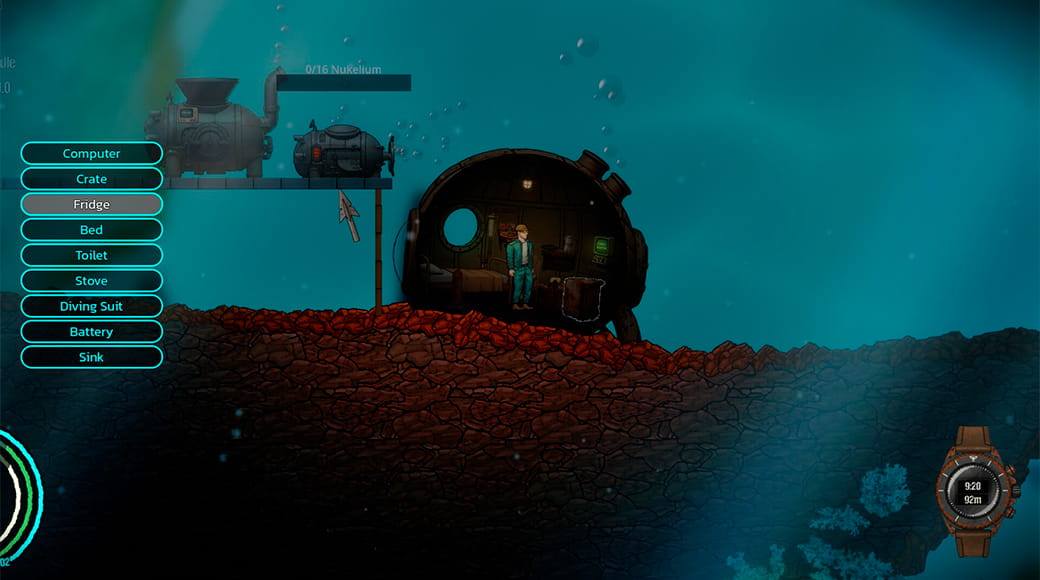Click the Stove build button
The image size is (1040, 580).
click(x=91, y=281)
